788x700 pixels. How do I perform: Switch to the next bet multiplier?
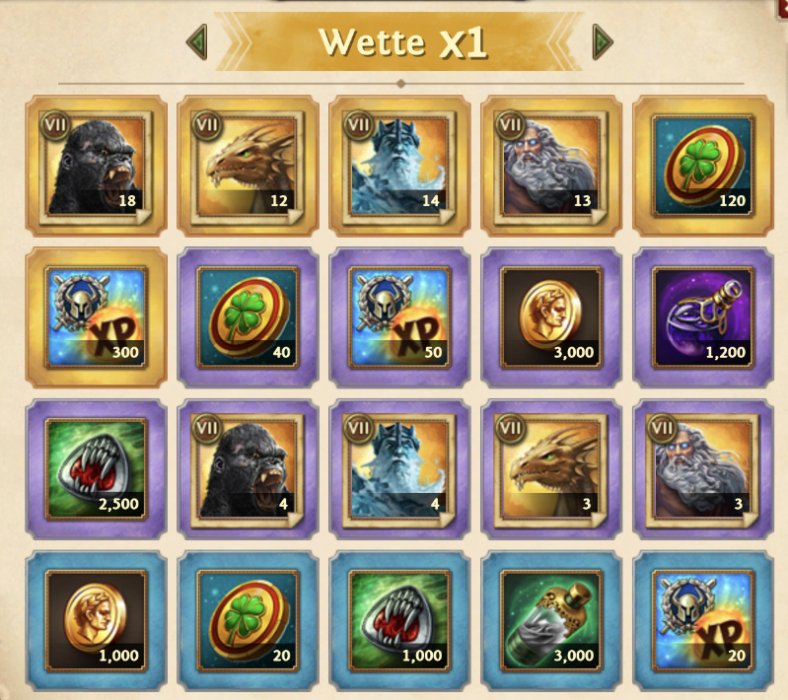pyautogui.click(x=602, y=42)
